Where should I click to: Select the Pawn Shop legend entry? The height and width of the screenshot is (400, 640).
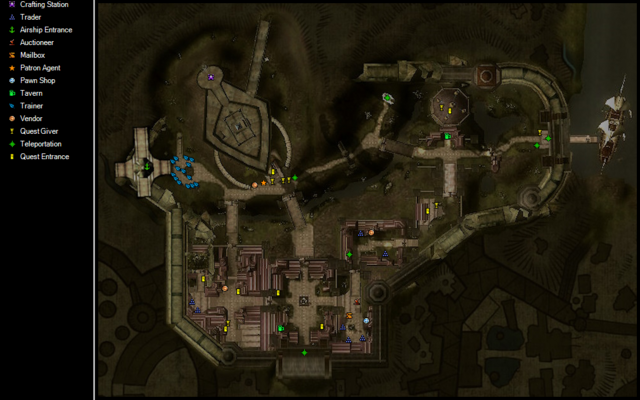point(37,80)
